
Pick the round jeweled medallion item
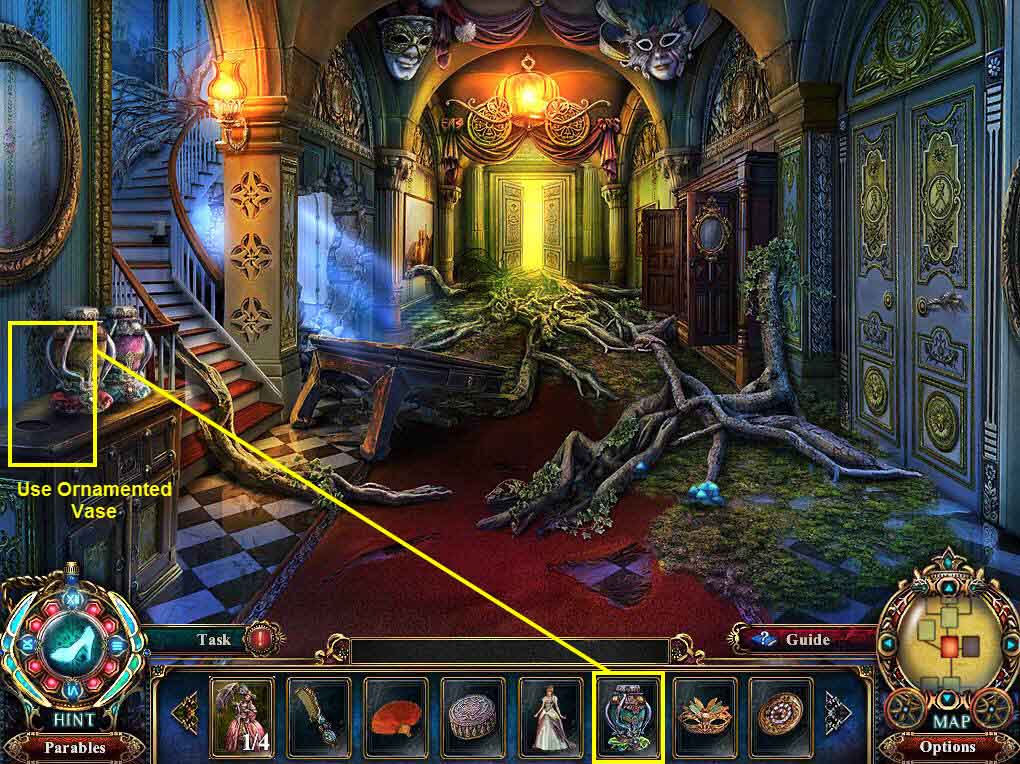coord(781,714)
